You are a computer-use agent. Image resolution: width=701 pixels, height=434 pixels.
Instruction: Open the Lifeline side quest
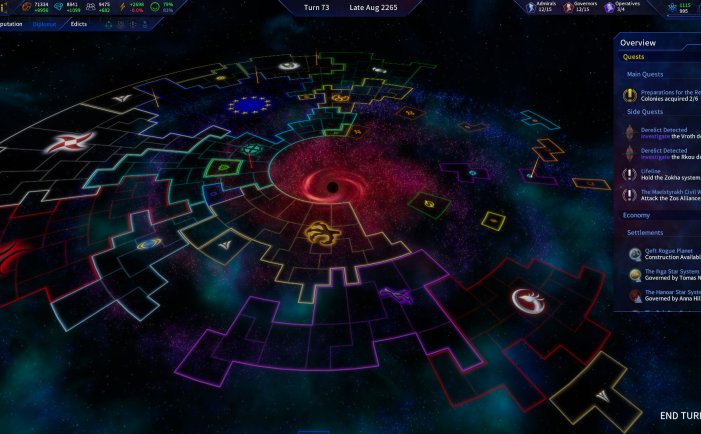point(660,175)
